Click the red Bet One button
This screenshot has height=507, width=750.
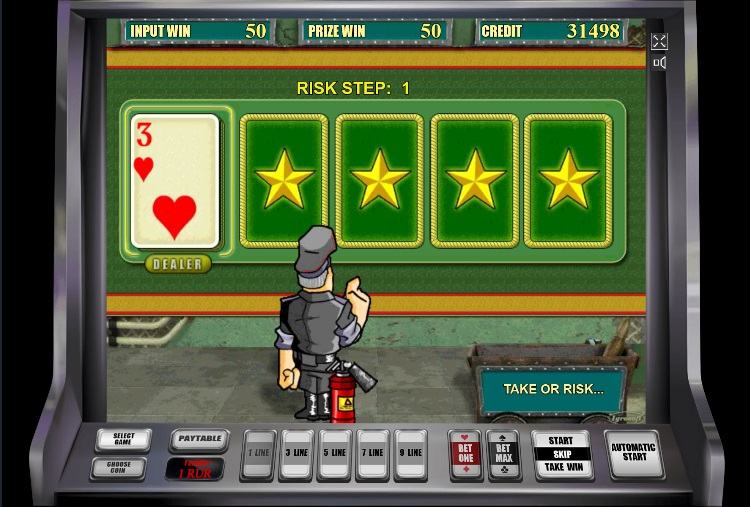coord(465,453)
